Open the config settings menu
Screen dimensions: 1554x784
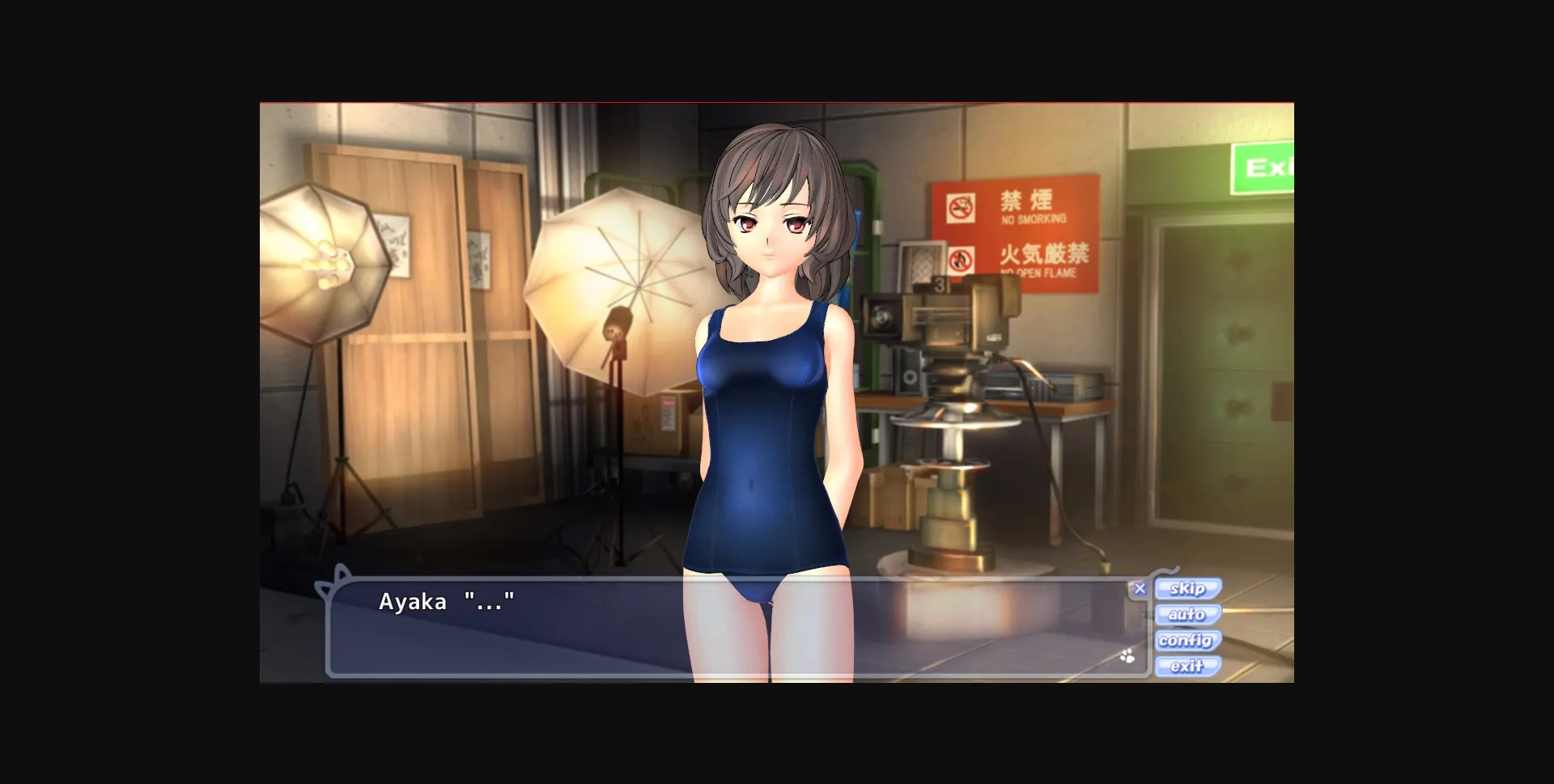(1187, 641)
